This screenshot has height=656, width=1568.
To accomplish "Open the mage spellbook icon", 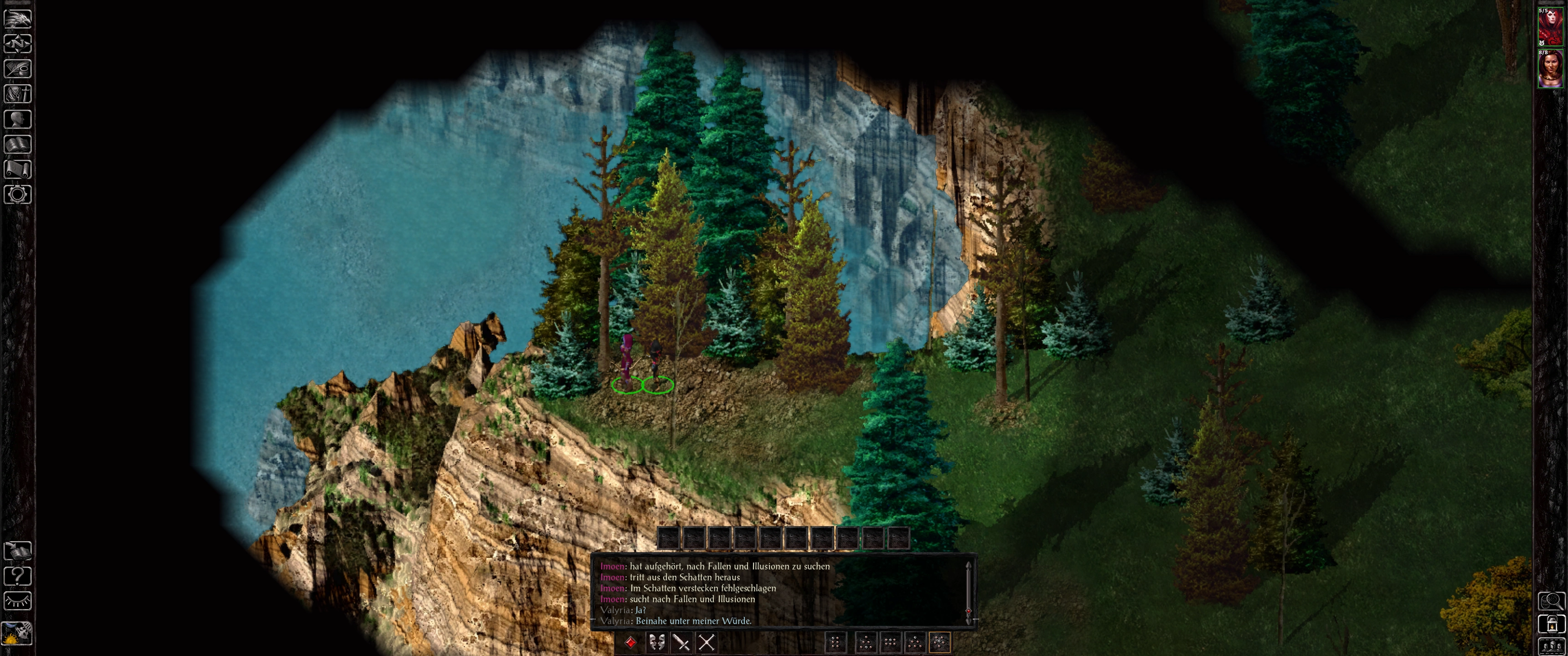I will point(18,144).
